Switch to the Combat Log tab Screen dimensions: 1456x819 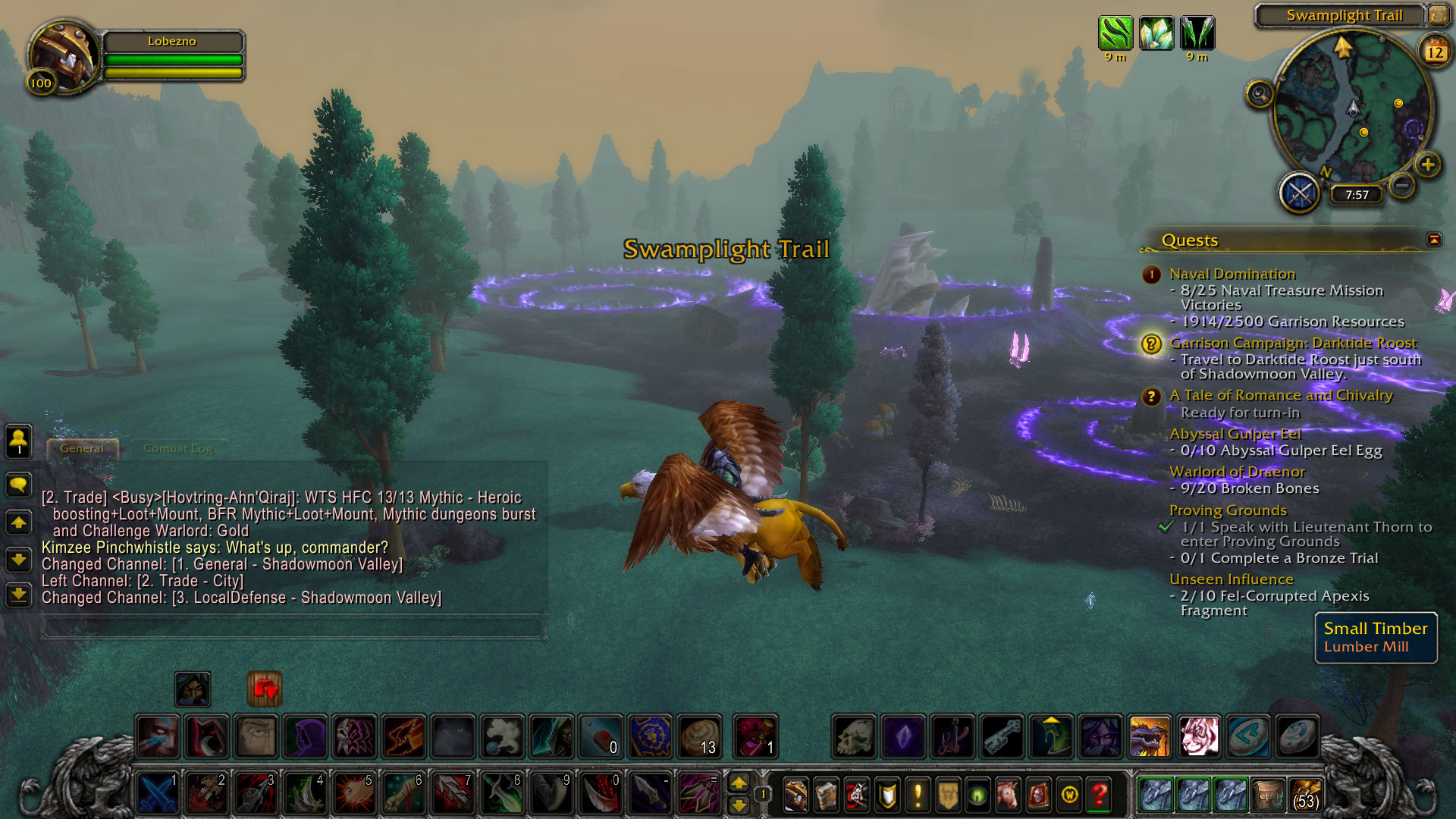(x=177, y=448)
